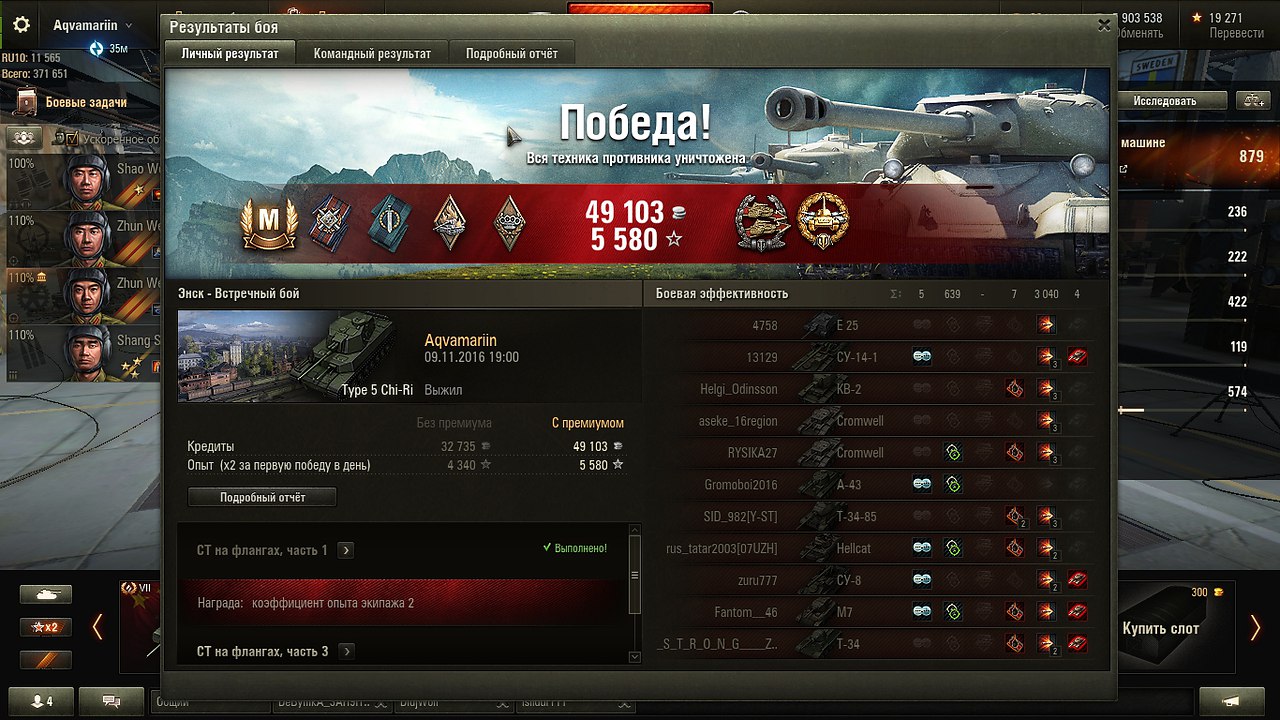This screenshot has width=1280, height=720.
Task: Click the Исследовать research button
Action: point(1179,101)
